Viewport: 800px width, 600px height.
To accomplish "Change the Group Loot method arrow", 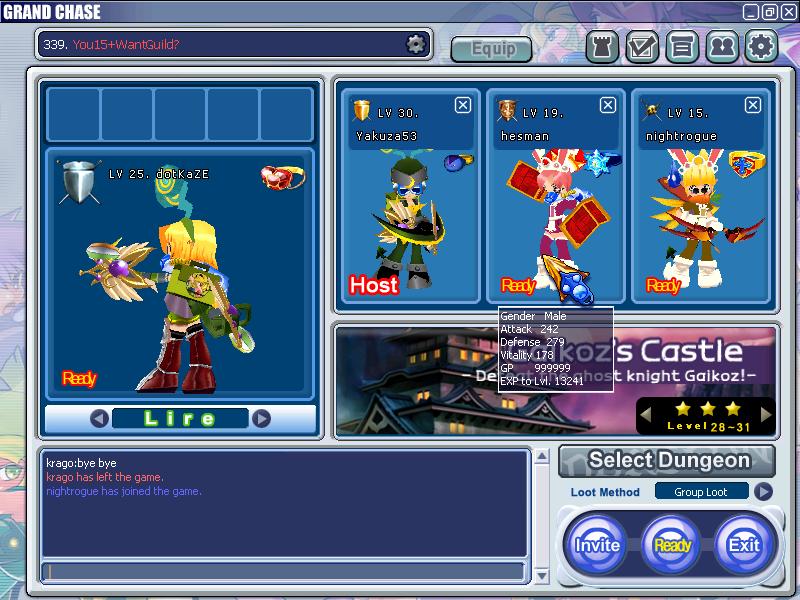I will click(763, 491).
